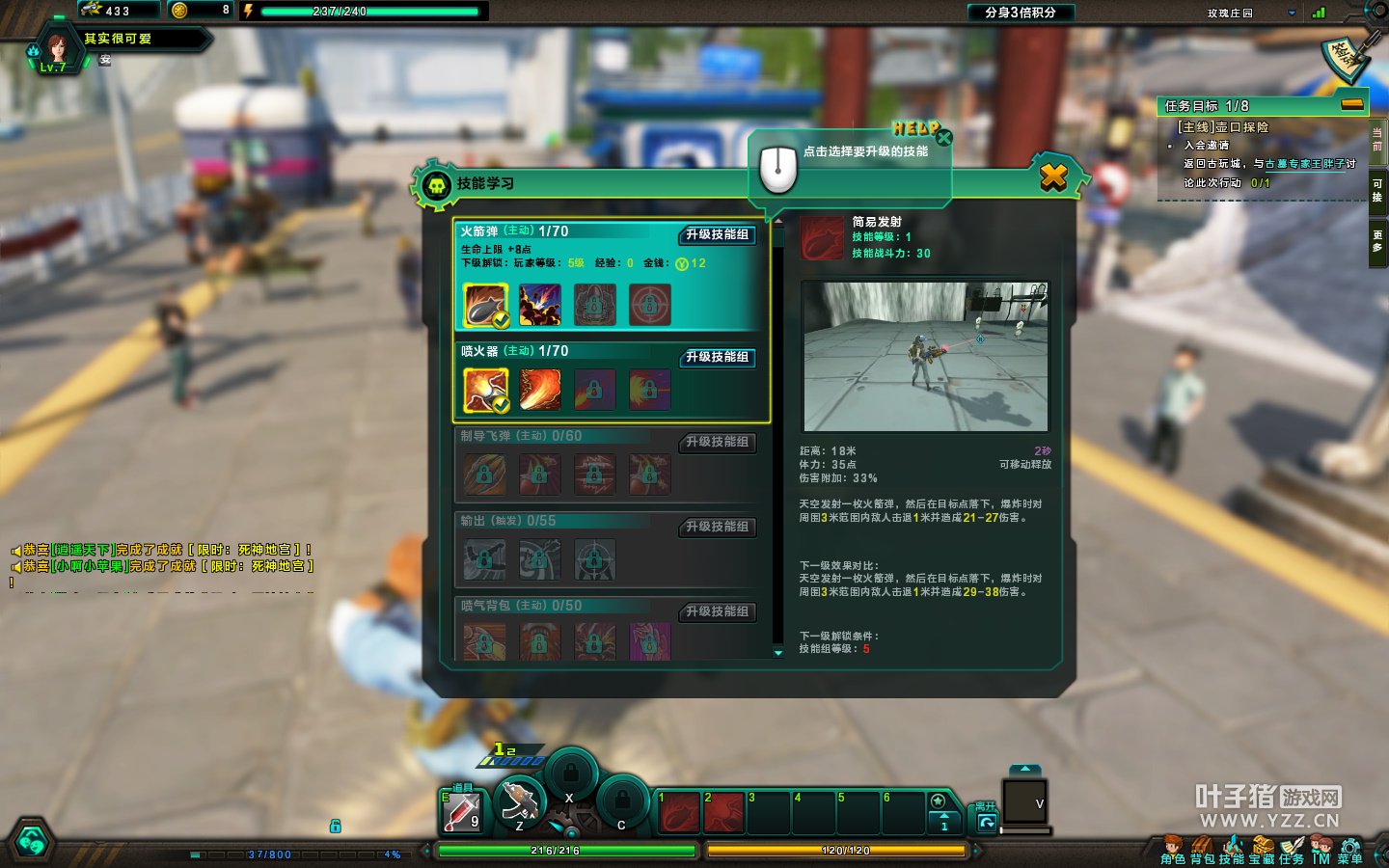Open the Character (角色) menu

[1172, 851]
